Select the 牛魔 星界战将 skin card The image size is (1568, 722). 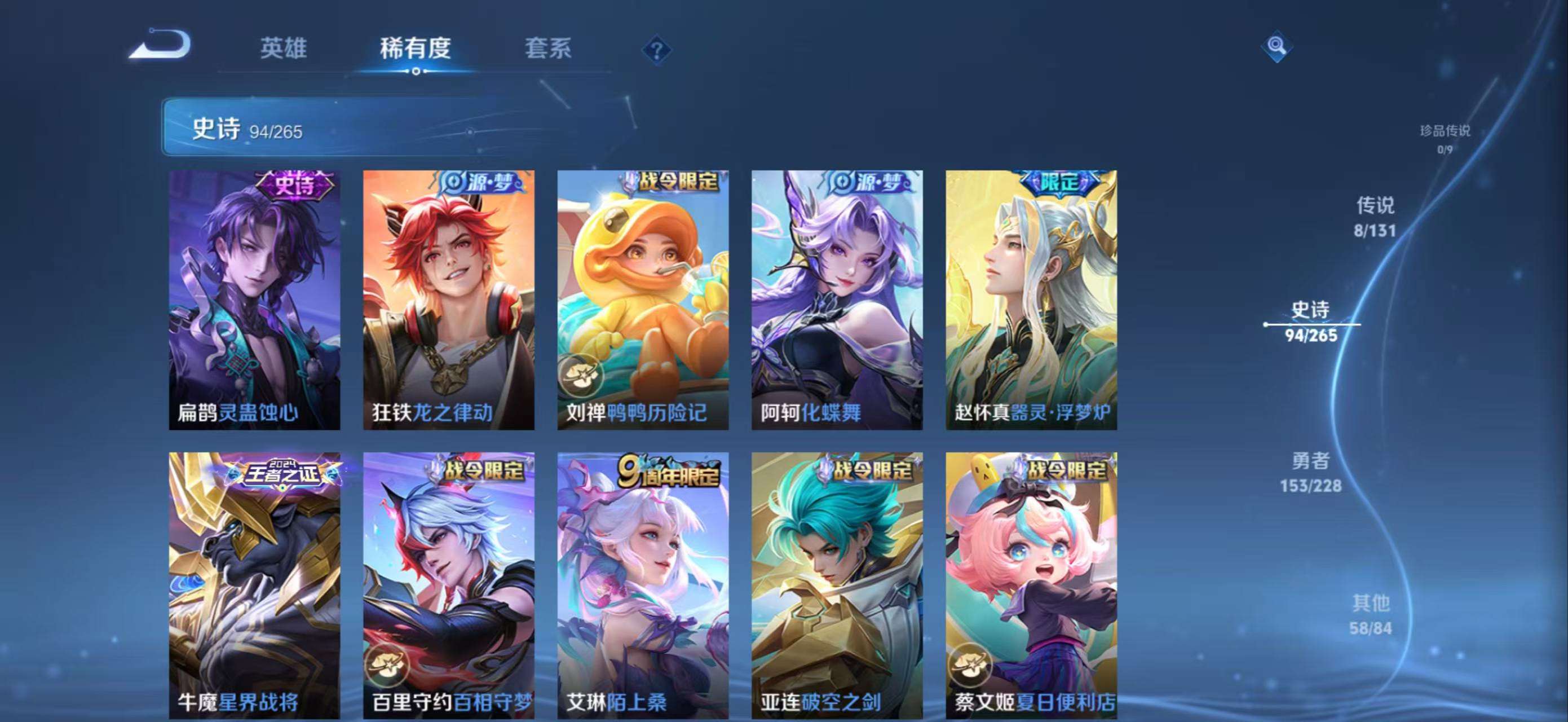pyautogui.click(x=254, y=584)
